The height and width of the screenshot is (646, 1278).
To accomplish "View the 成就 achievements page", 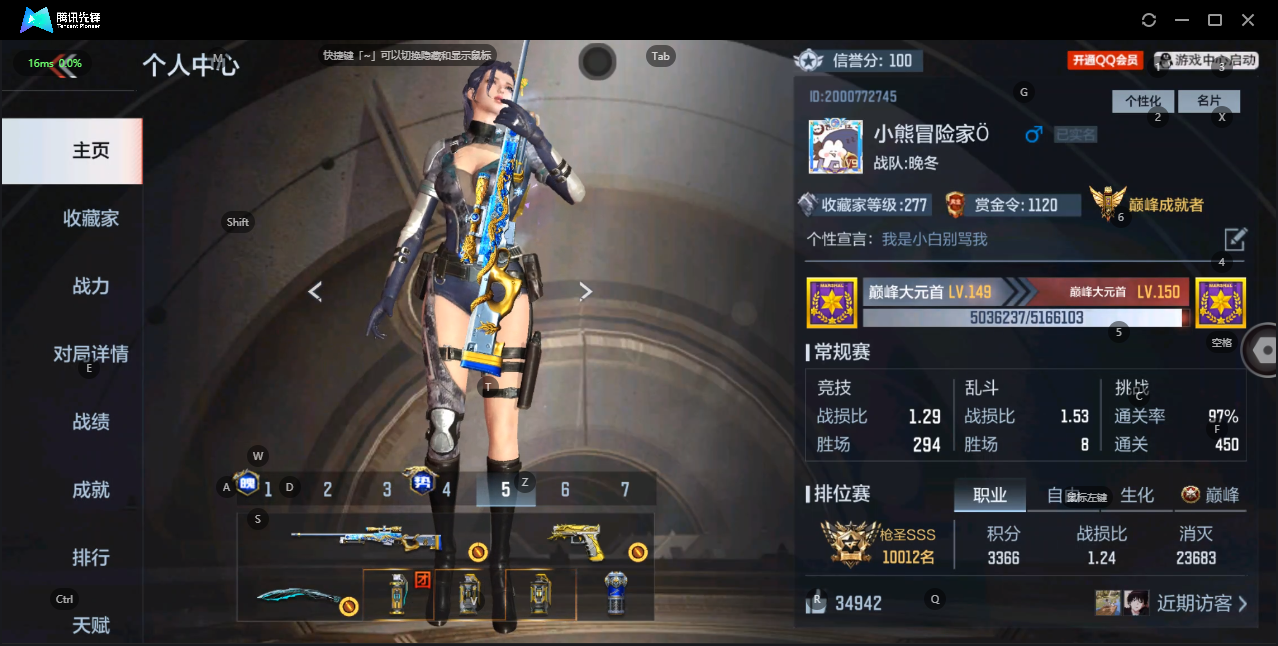I will click(91, 490).
